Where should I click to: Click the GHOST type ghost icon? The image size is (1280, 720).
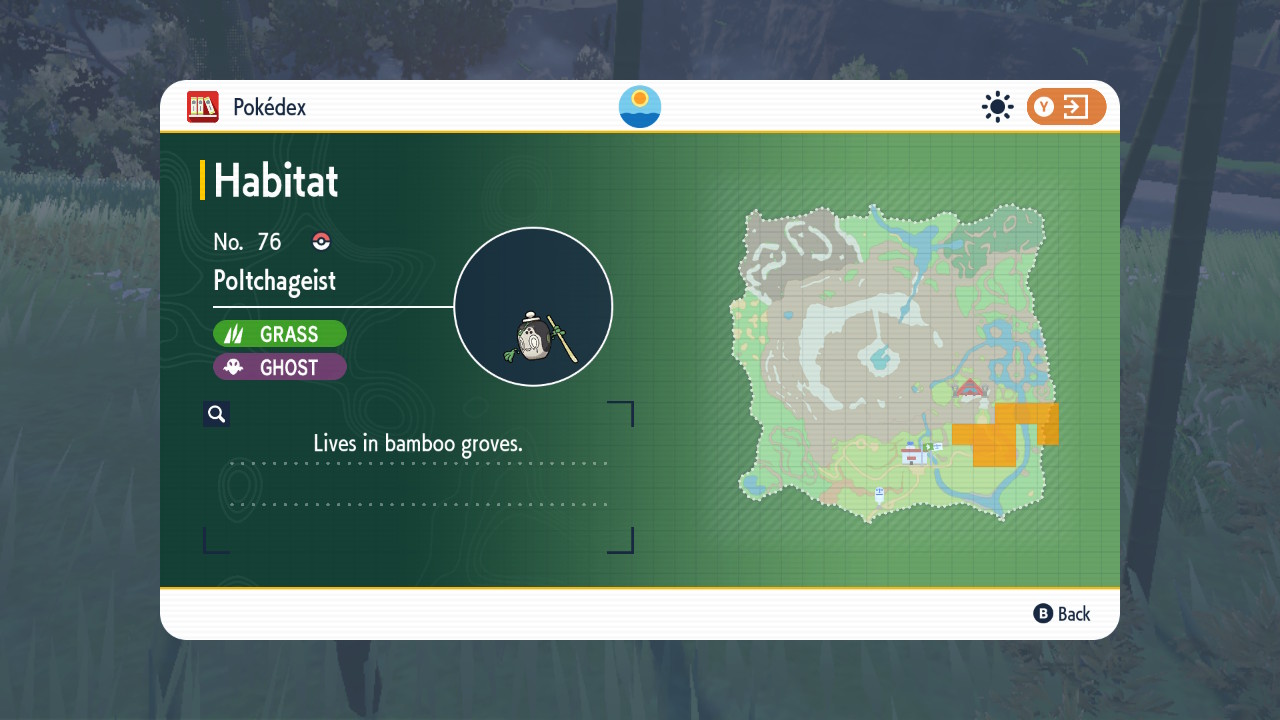(x=235, y=367)
